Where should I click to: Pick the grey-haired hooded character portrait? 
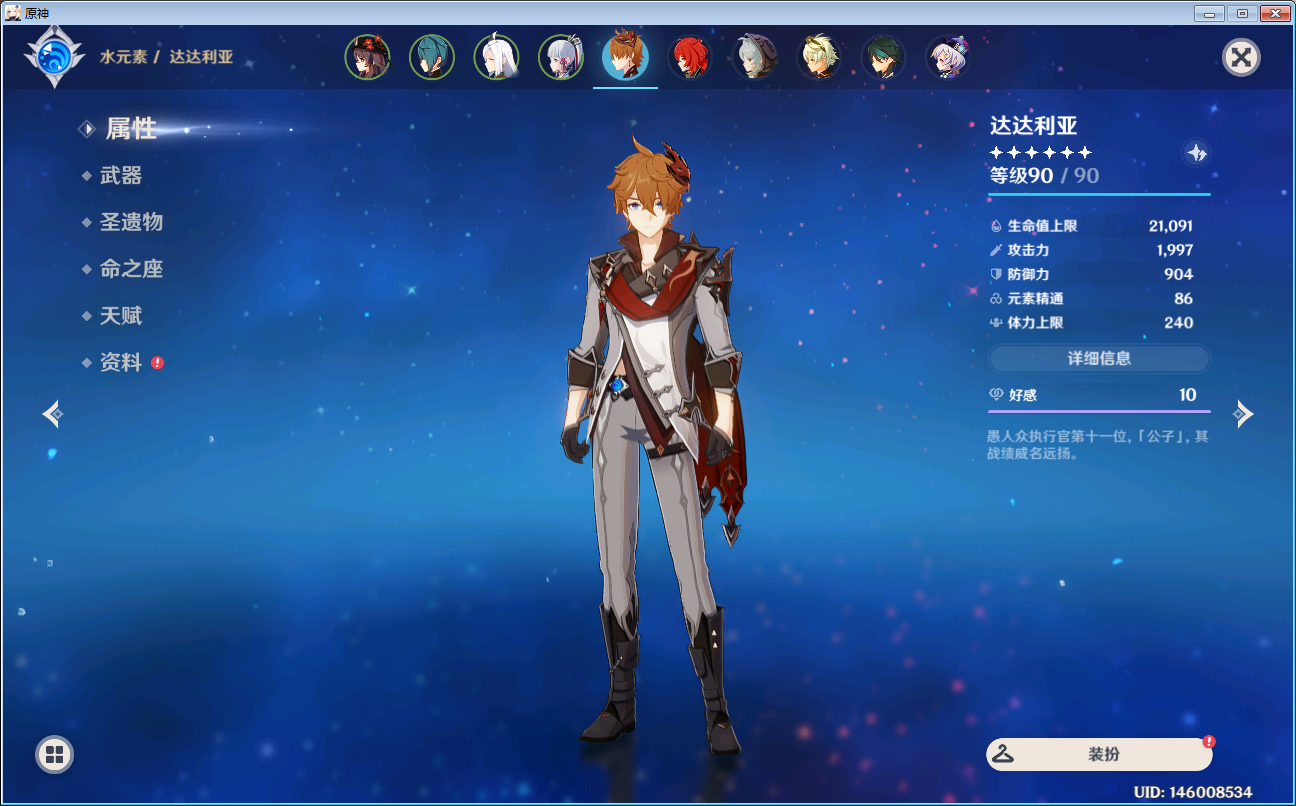pyautogui.click(x=754, y=58)
